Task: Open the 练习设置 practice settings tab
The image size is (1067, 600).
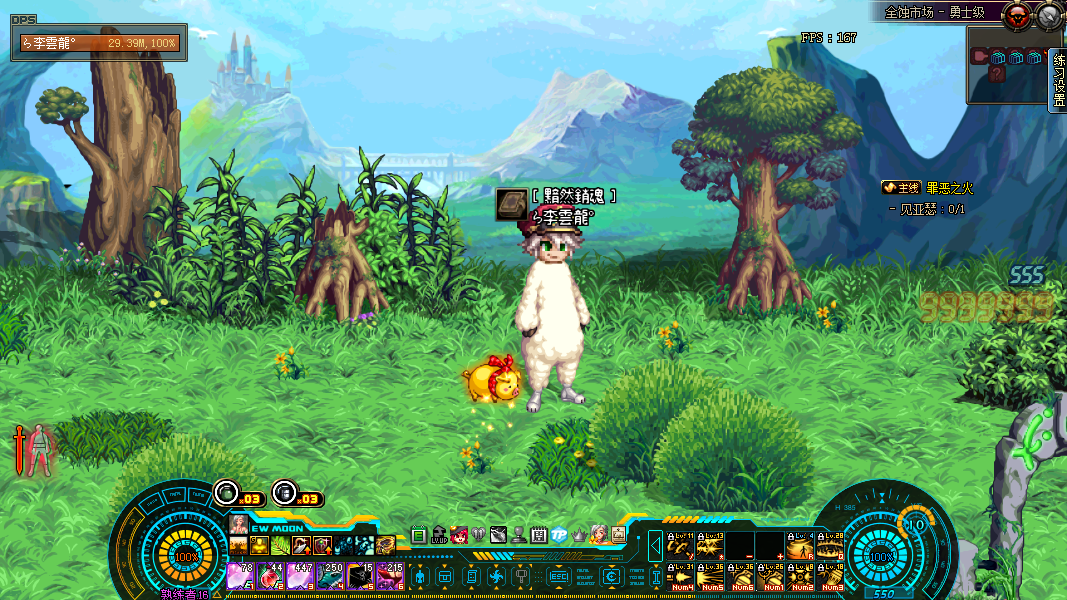Action: tap(1059, 80)
